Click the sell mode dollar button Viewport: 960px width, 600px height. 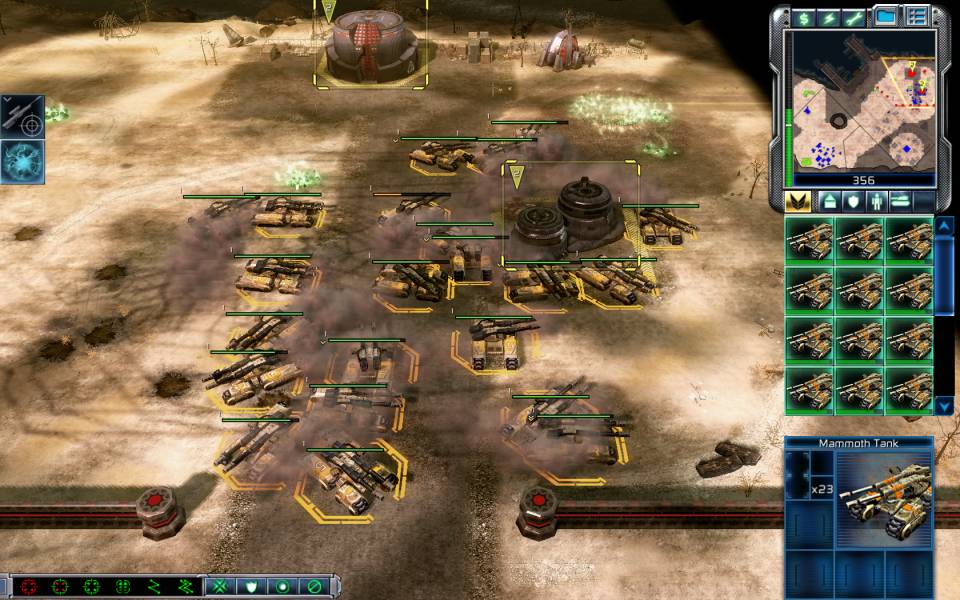pos(803,17)
